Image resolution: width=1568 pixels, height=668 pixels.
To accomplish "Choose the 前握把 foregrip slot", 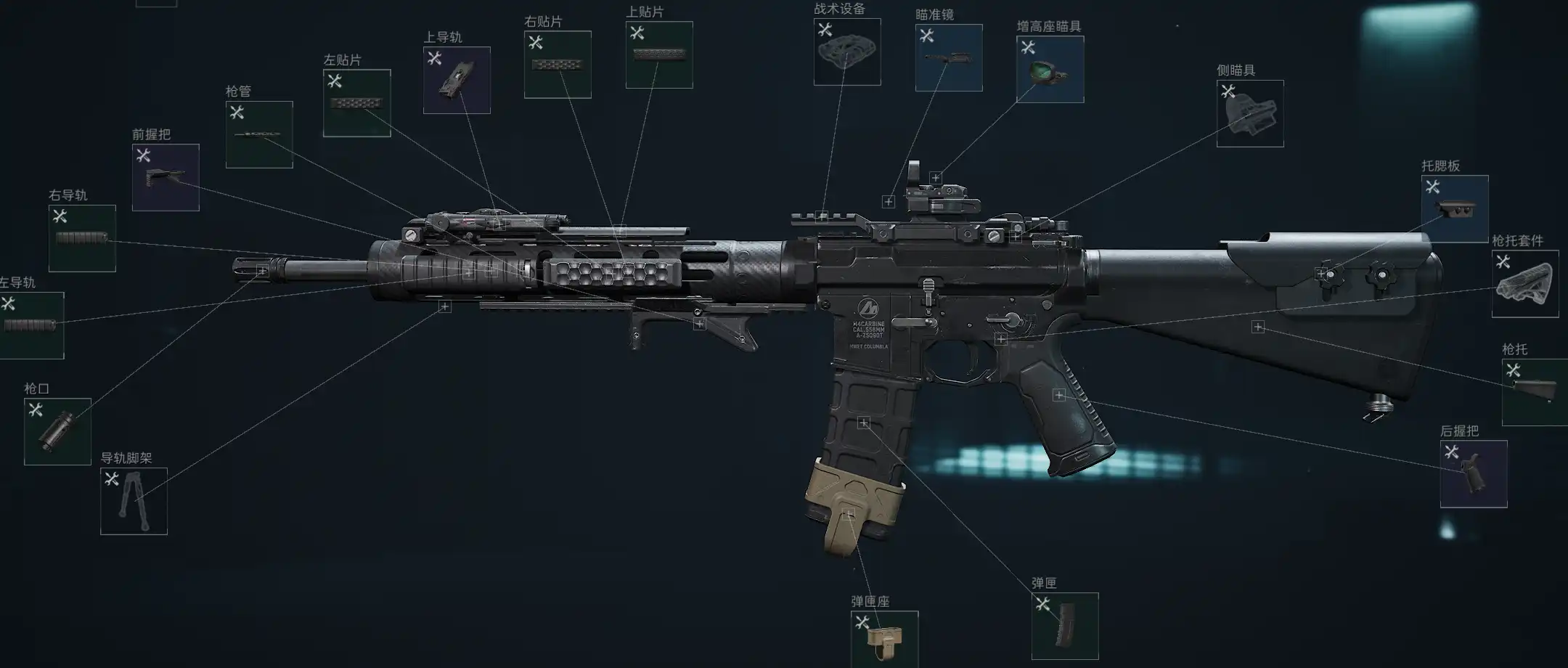I will pyautogui.click(x=166, y=177).
